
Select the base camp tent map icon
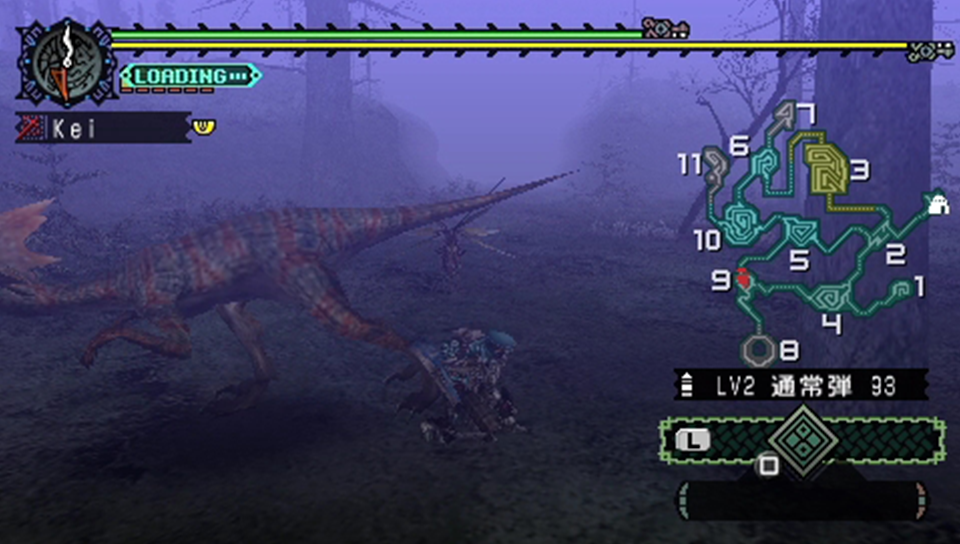tap(937, 205)
